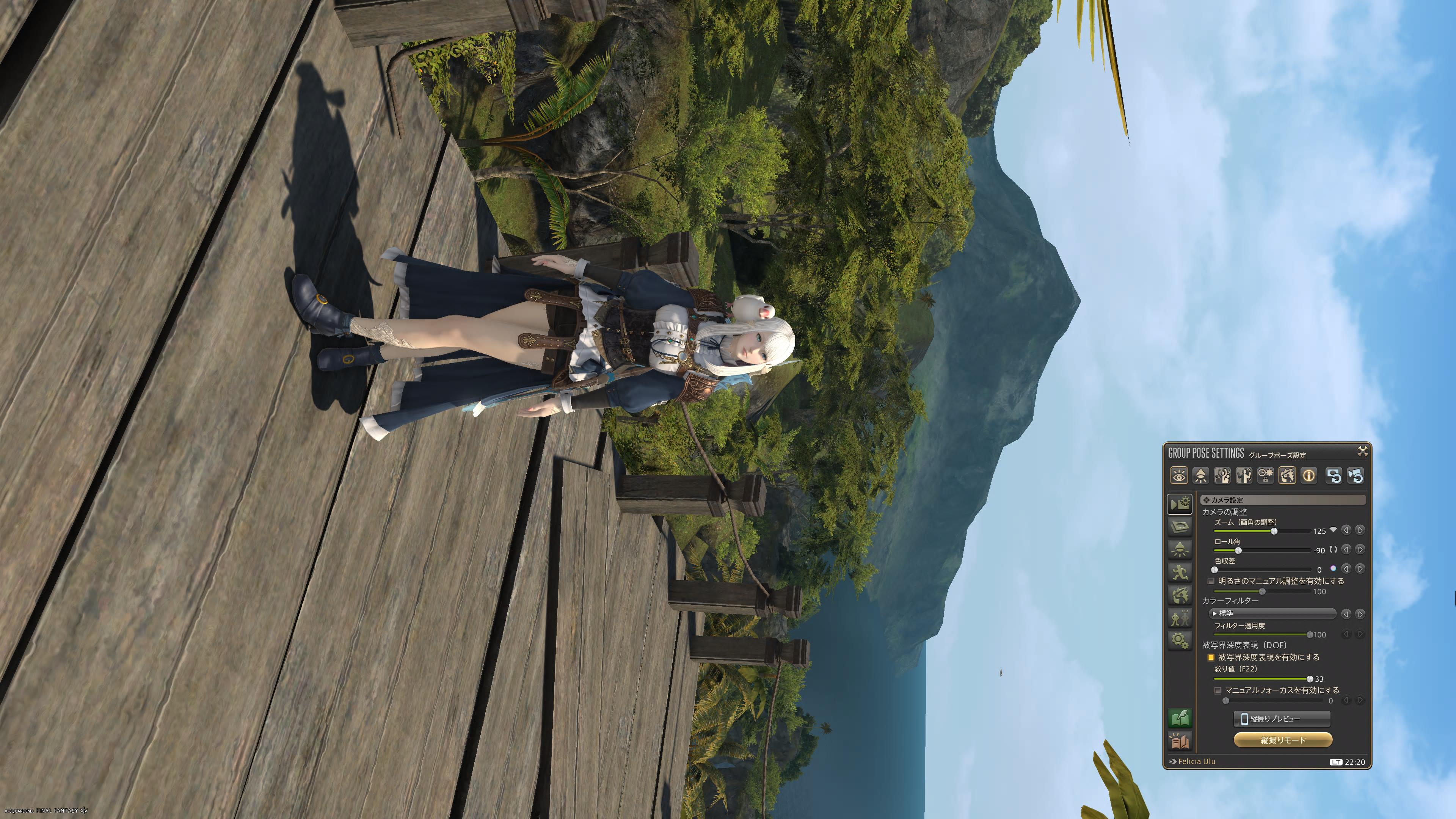Decrease roll angle with its left arrow
Image resolution: width=1456 pixels, height=819 pixels.
pos(1346,549)
